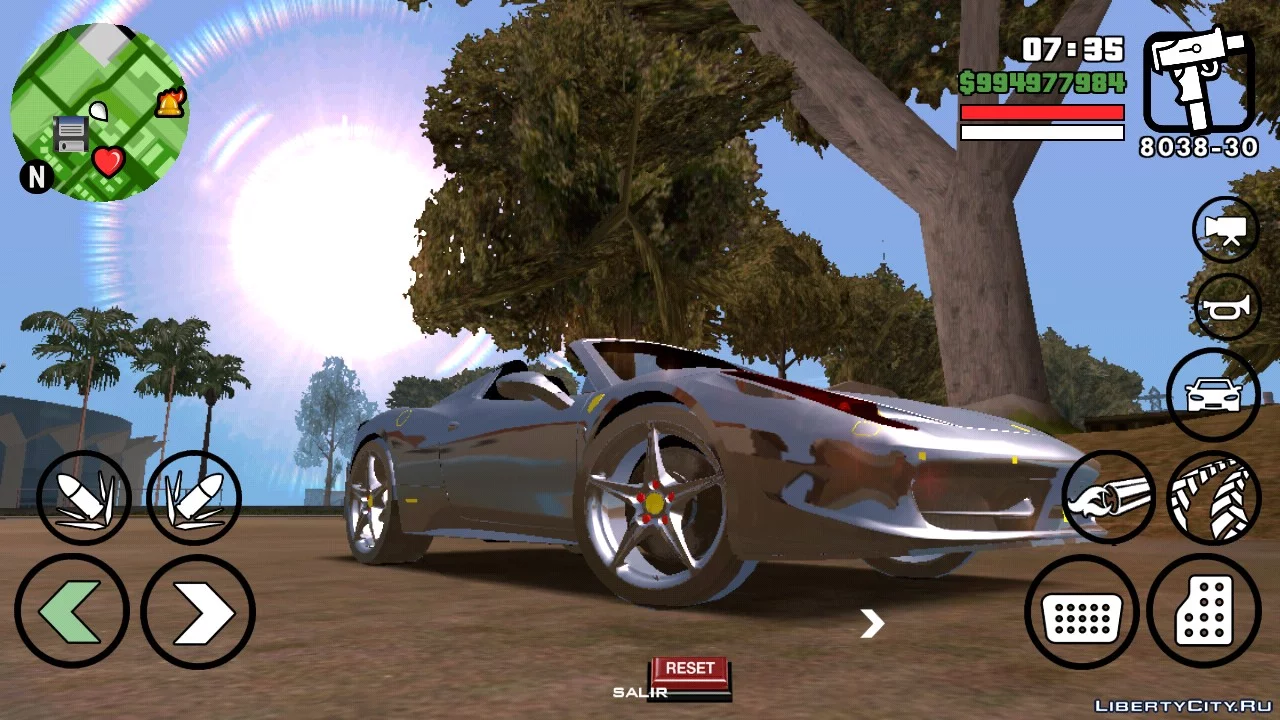Tap the car icon button
The image size is (1280, 720).
point(1213,395)
